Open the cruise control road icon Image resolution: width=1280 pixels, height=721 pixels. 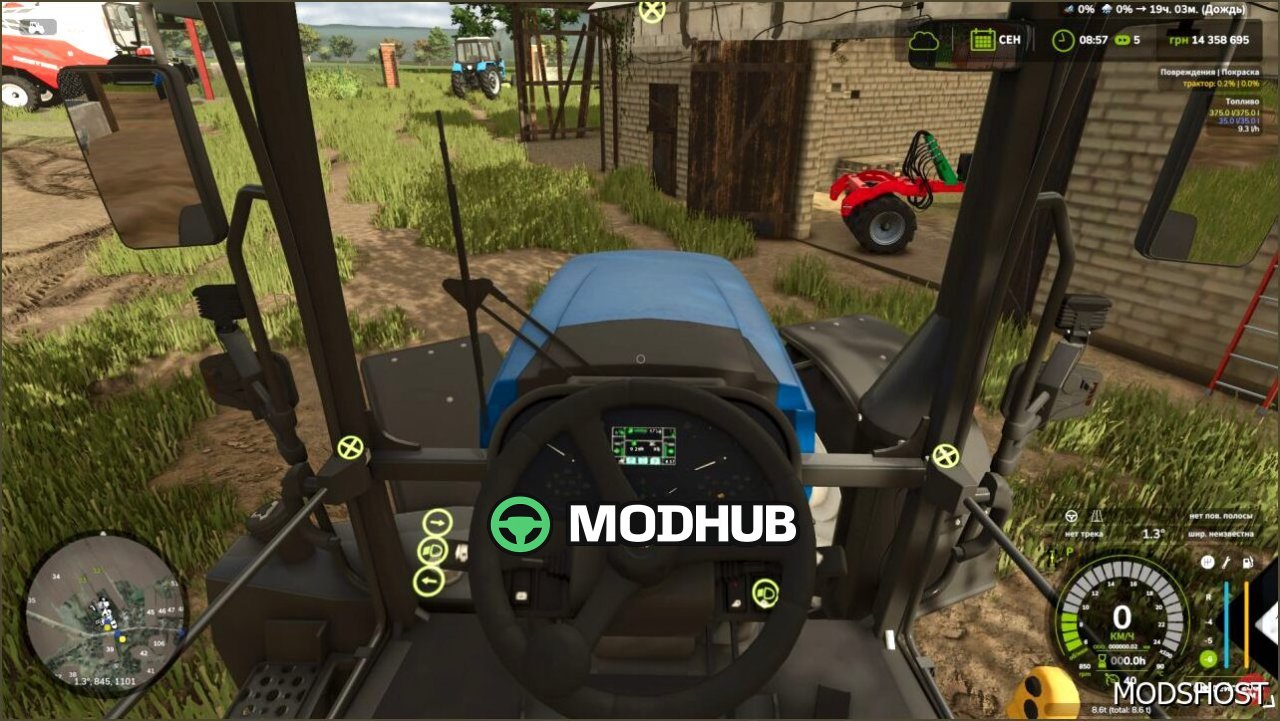[1097, 515]
